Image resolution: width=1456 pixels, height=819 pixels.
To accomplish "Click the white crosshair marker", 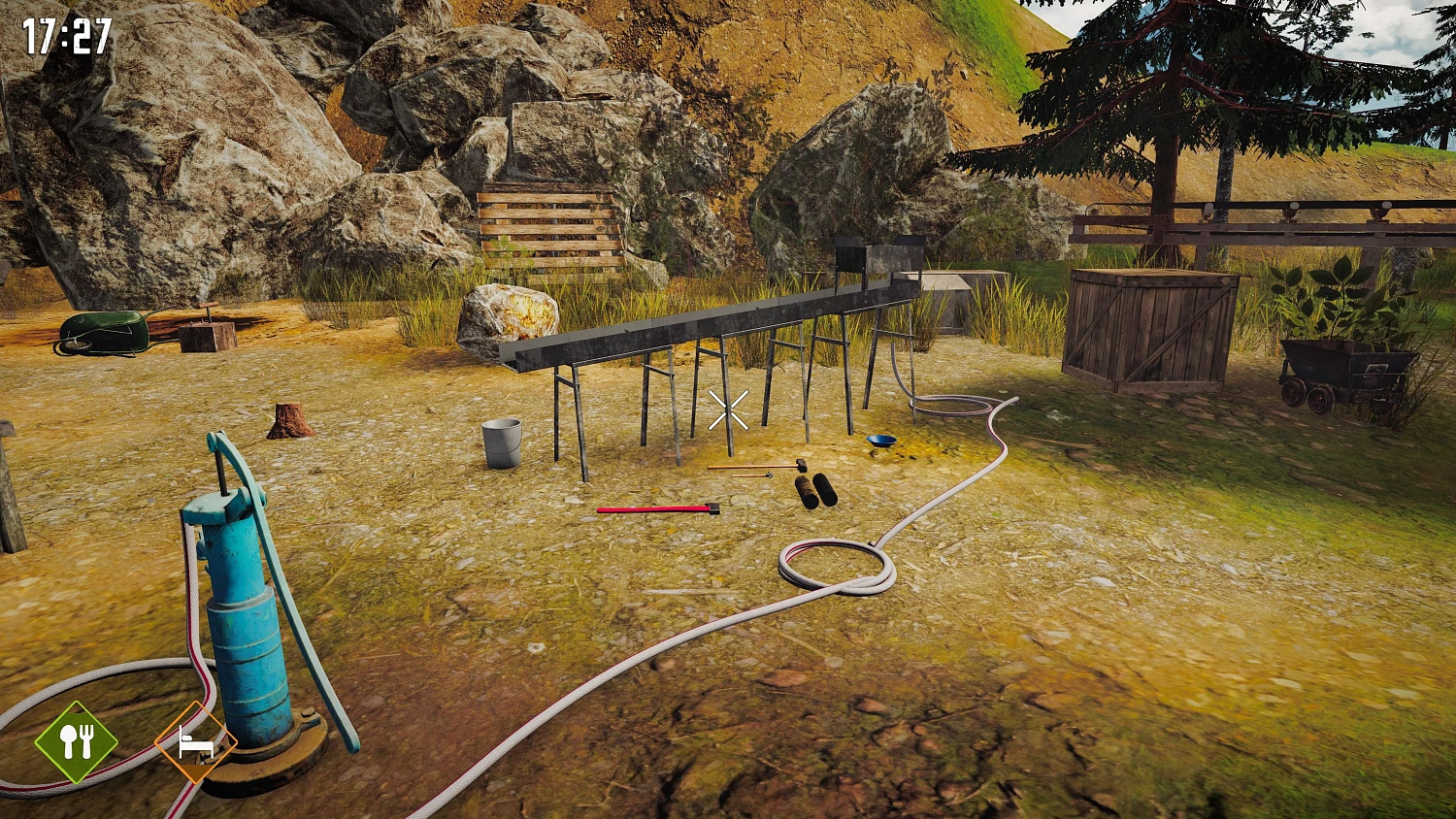I will (x=728, y=411).
